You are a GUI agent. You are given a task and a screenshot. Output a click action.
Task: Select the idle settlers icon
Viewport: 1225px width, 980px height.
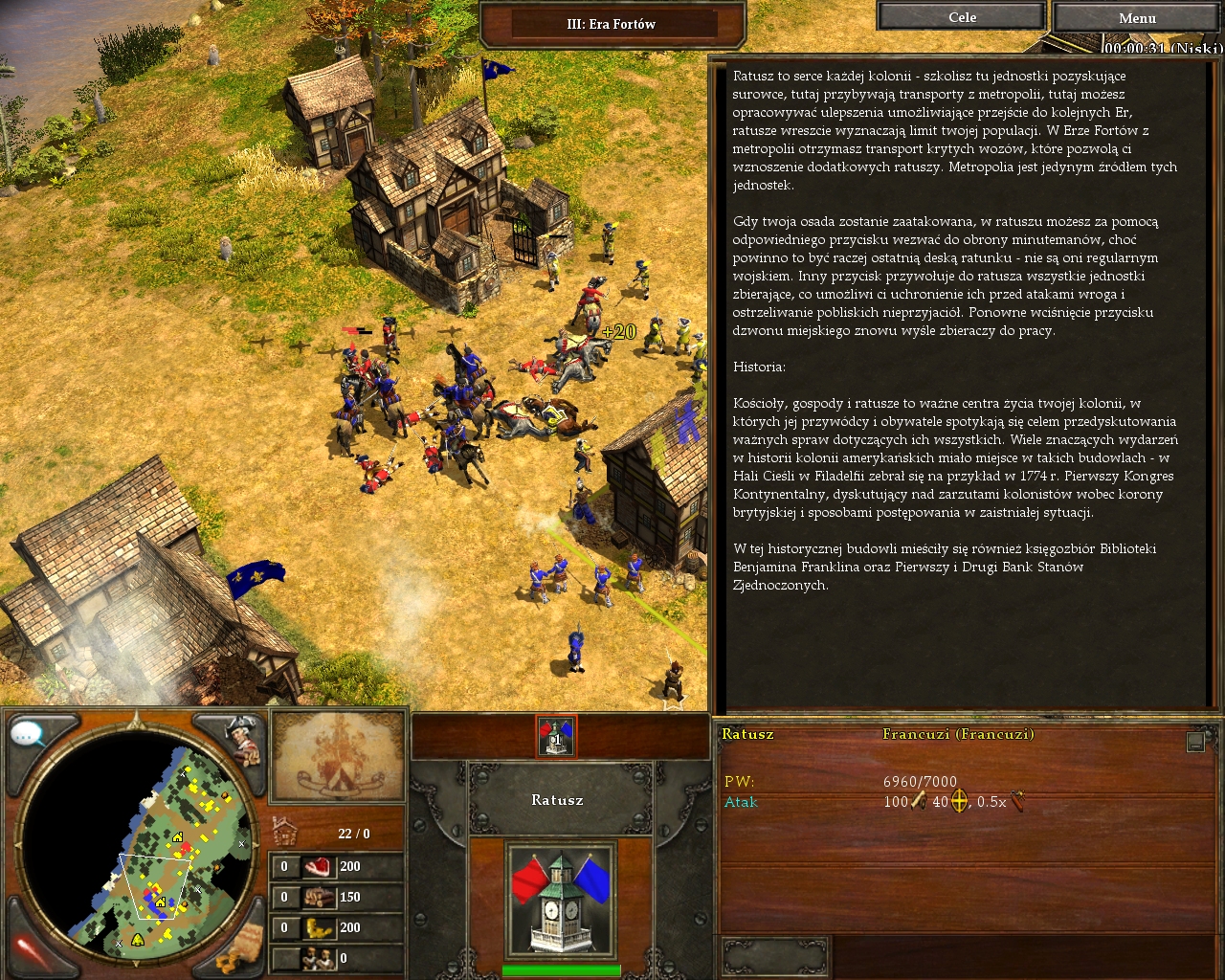click(318, 958)
